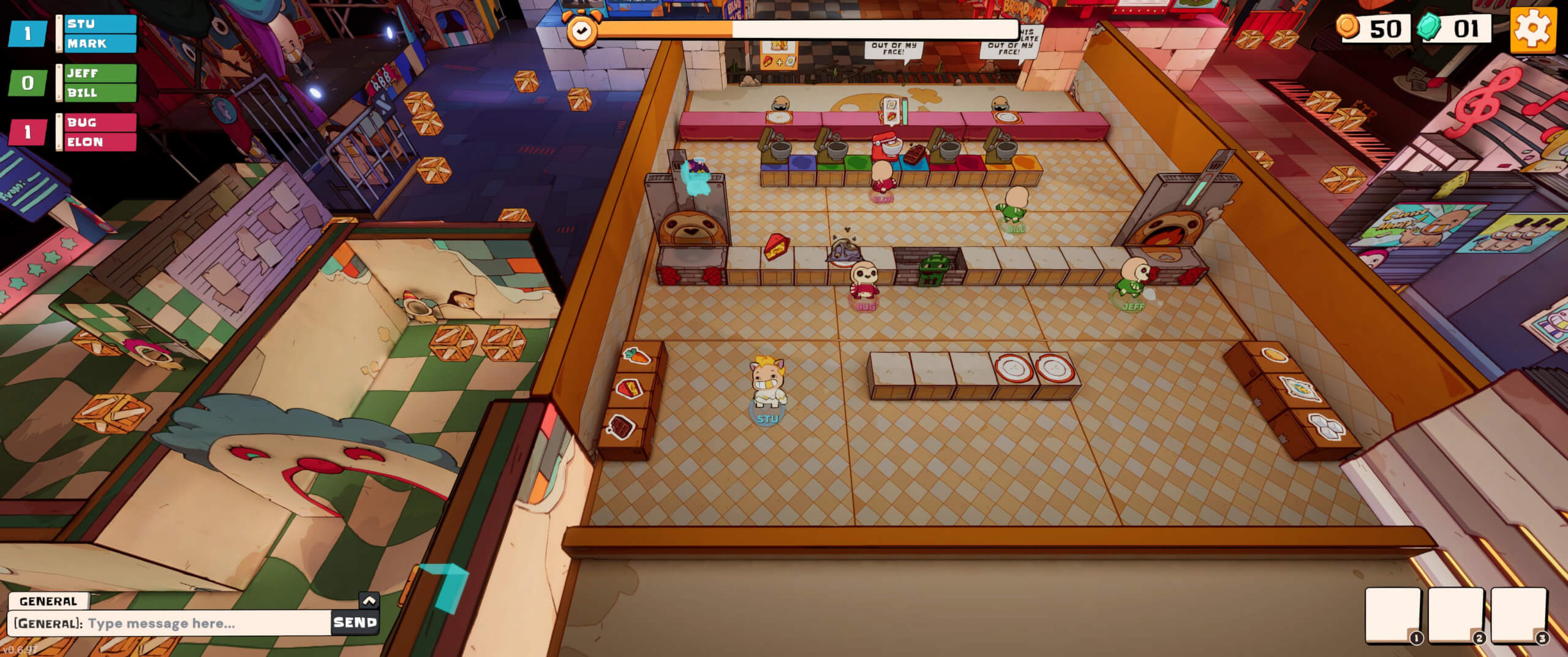Collapse the chat with the arrow button
The image size is (1568, 657).
pyautogui.click(x=369, y=601)
